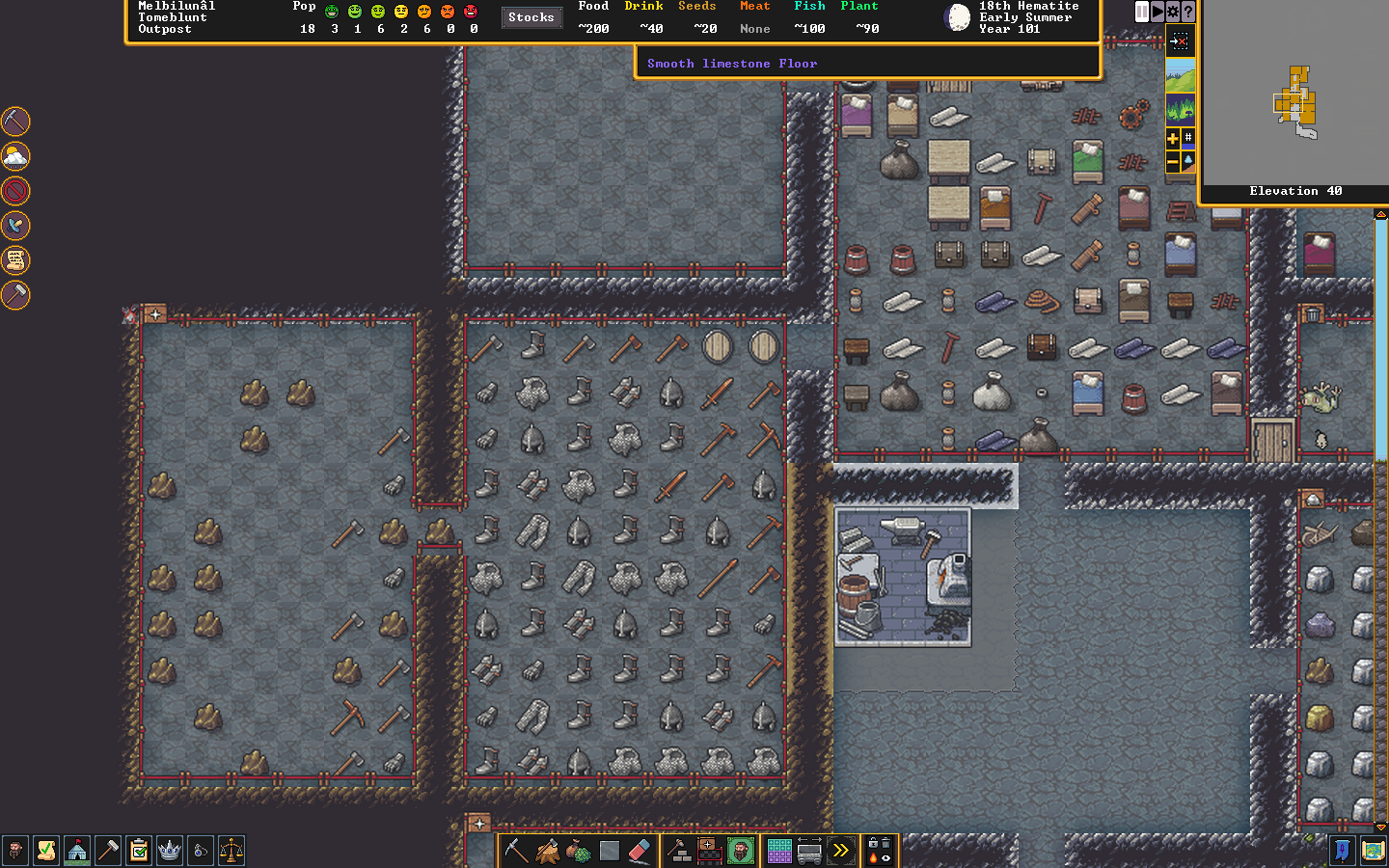Choose the tree stump chop tool
Viewport: 1389px width, 868px height.
[x=548, y=851]
